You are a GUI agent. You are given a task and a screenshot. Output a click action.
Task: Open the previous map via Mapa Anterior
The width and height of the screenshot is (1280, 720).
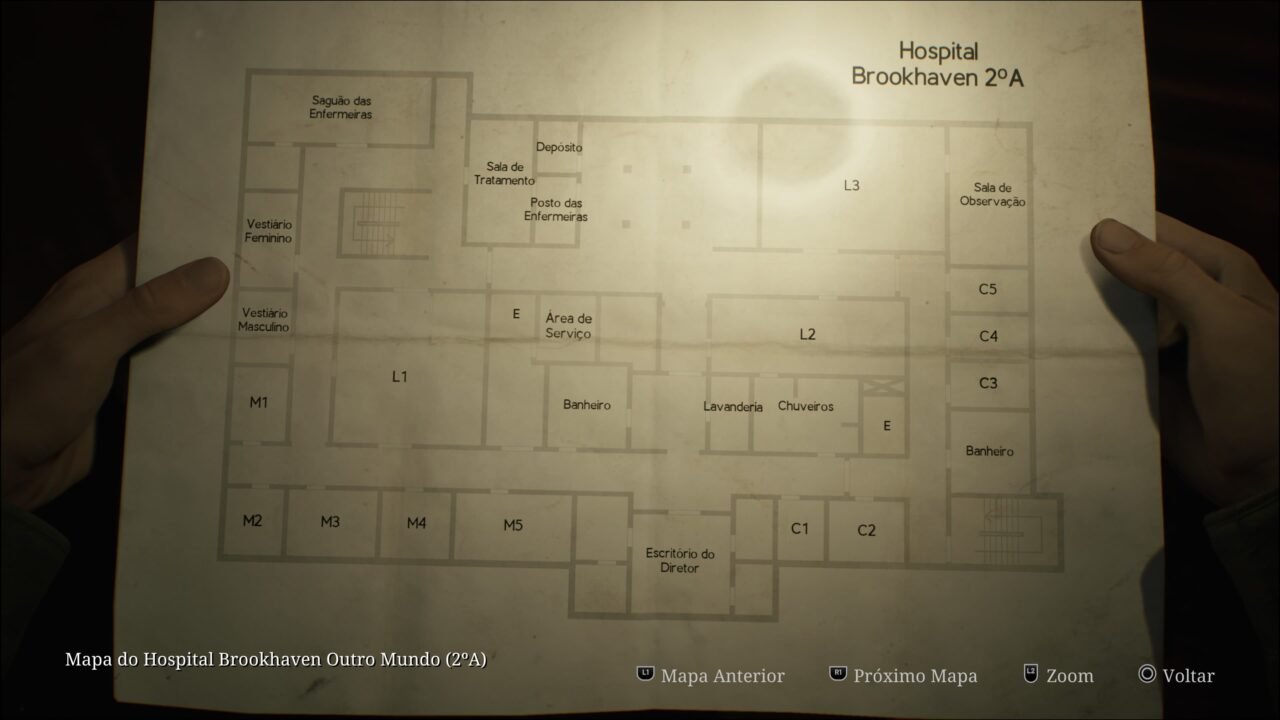tap(720, 675)
